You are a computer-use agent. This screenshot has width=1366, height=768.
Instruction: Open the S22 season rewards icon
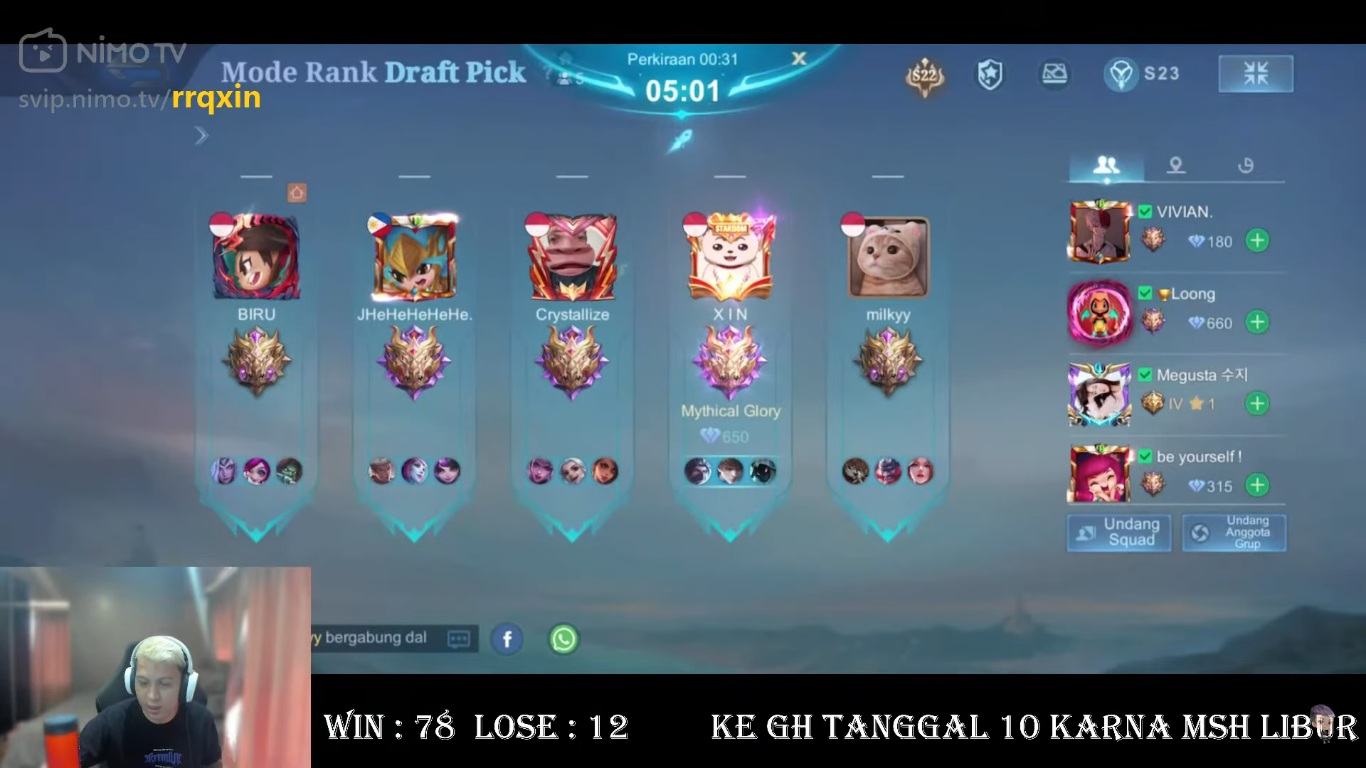click(x=924, y=73)
